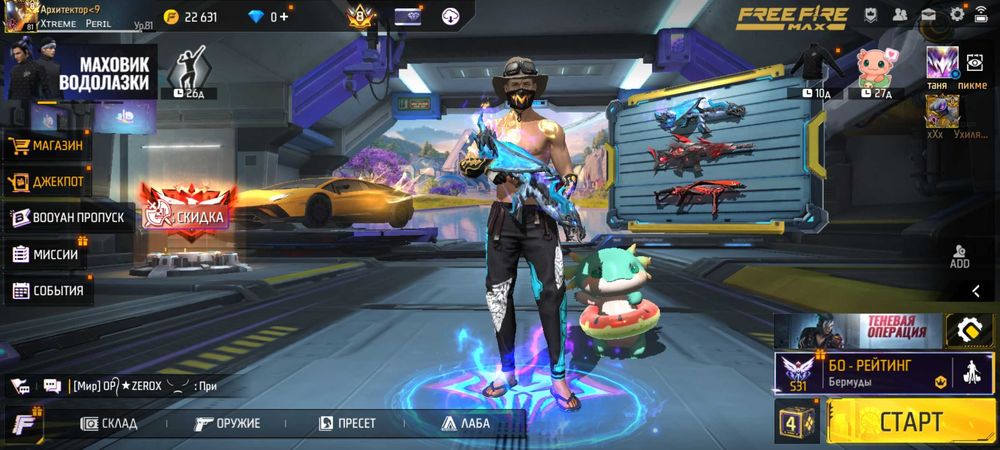
Task: Start the match with the СТАРТ button
Action: (910, 421)
